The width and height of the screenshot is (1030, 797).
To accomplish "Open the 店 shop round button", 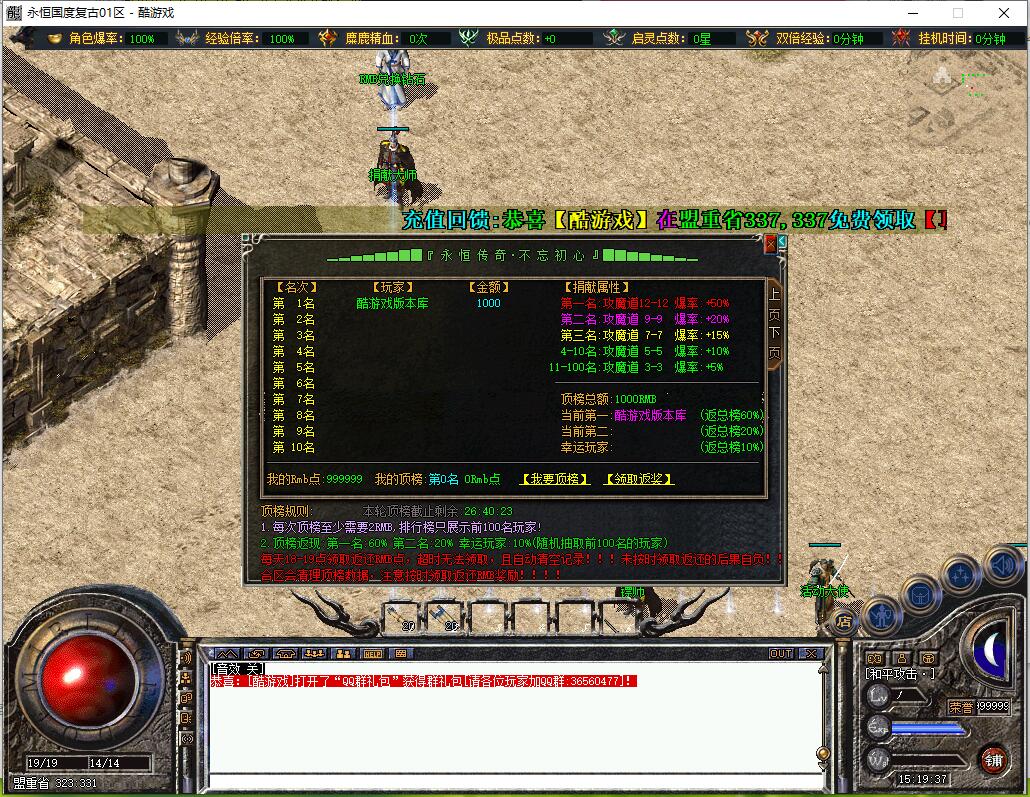I will 844,621.
